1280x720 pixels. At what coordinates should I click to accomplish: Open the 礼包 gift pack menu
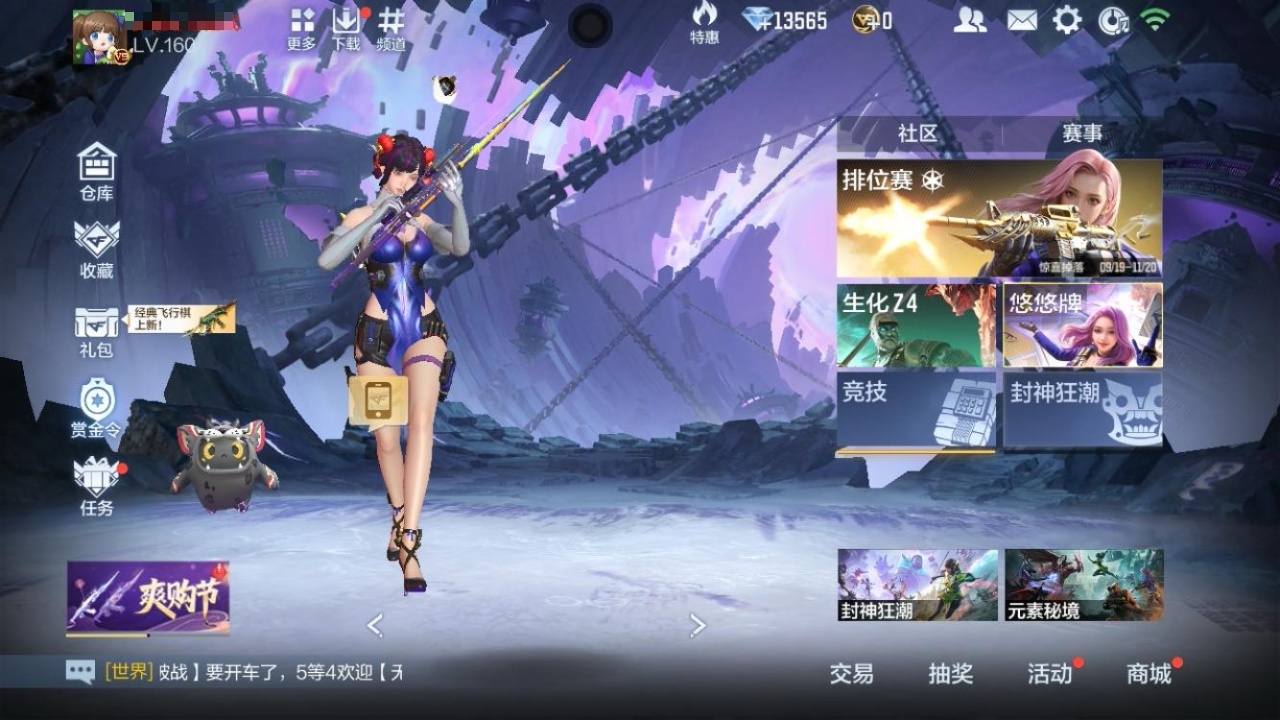96,331
